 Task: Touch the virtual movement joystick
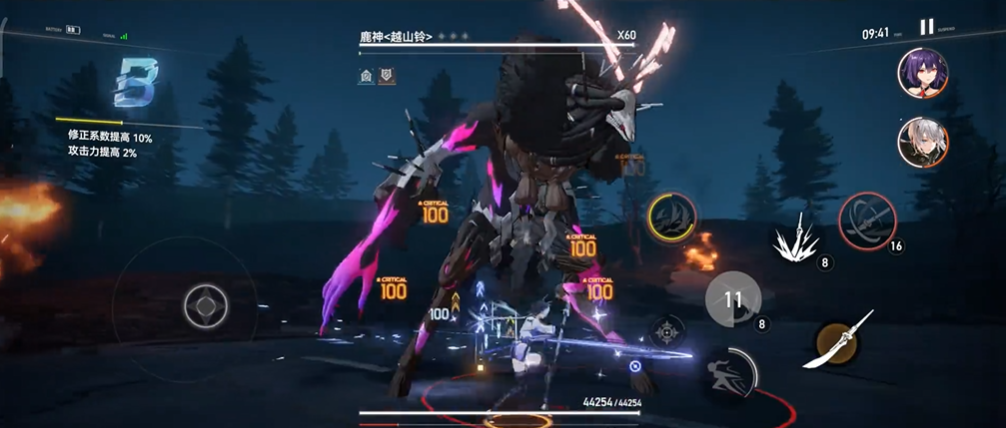(x=205, y=305)
